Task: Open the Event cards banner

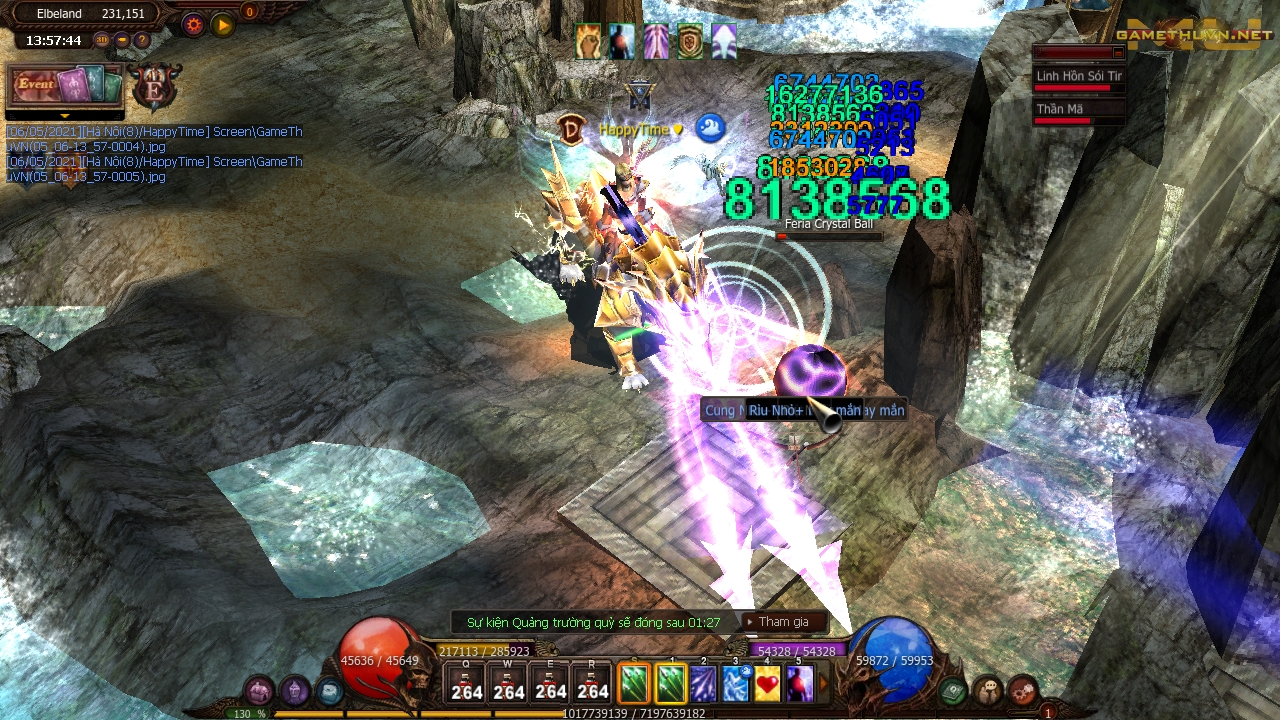Action: pos(65,86)
